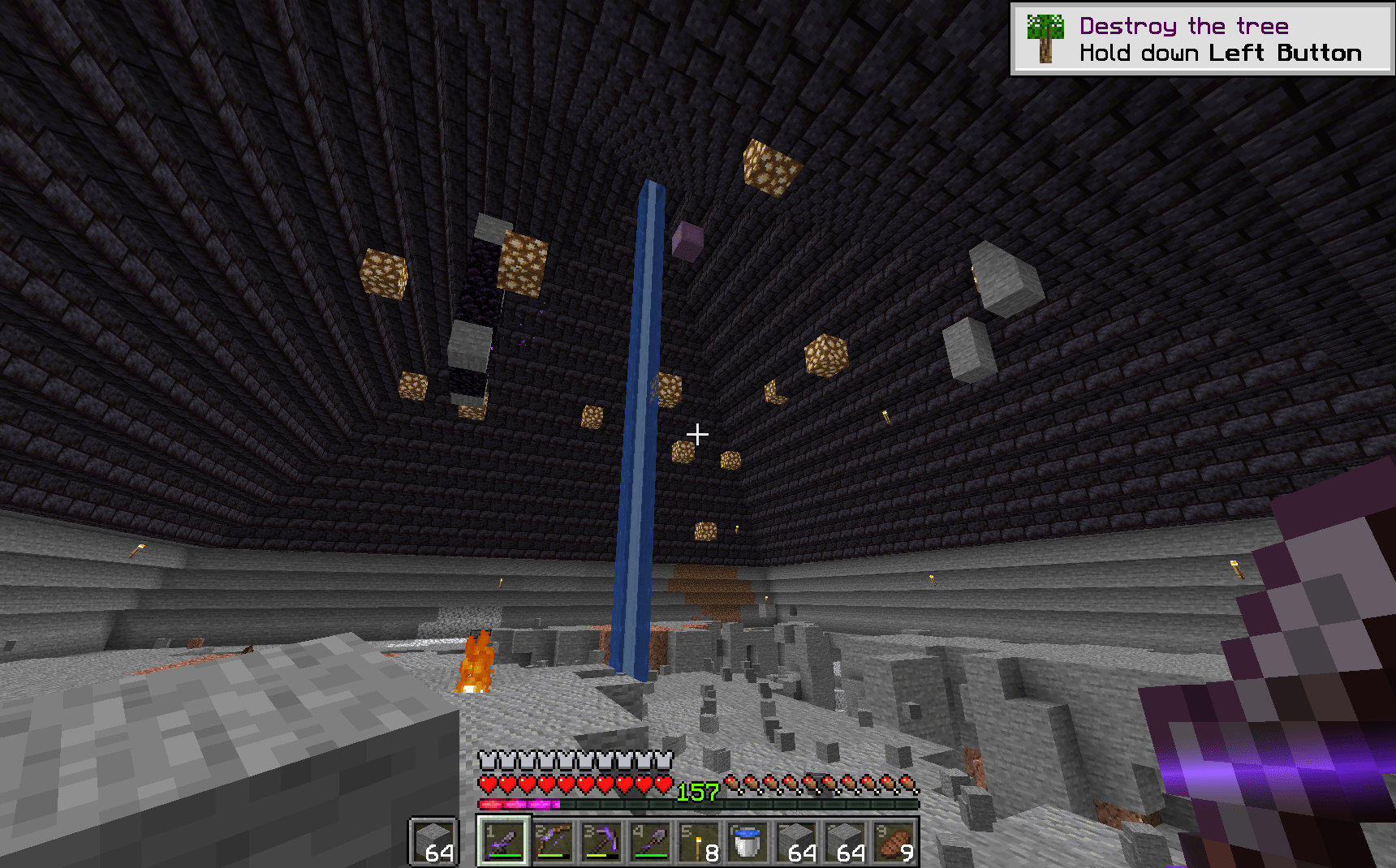Select the enchanted netherite sword in hotbar slot 1

pyautogui.click(x=506, y=842)
